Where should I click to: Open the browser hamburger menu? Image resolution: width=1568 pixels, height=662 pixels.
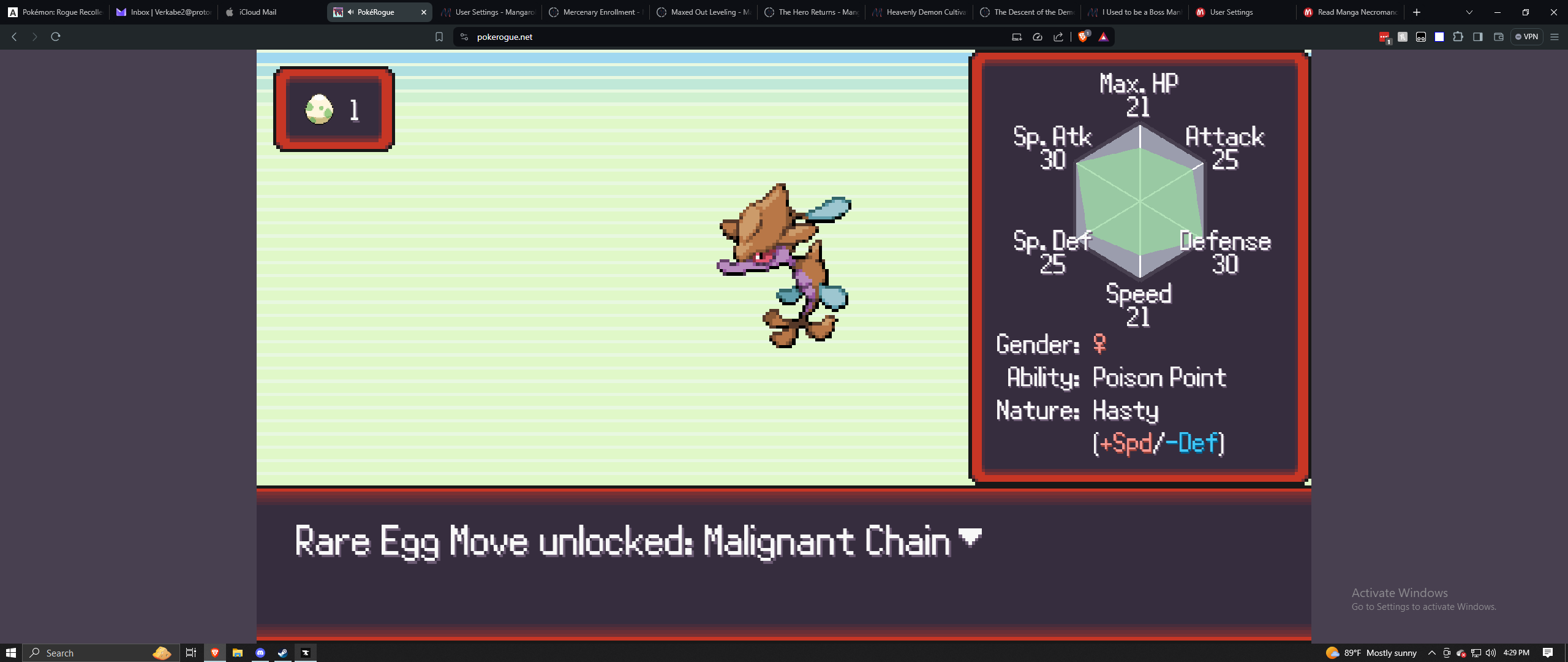[1555, 37]
